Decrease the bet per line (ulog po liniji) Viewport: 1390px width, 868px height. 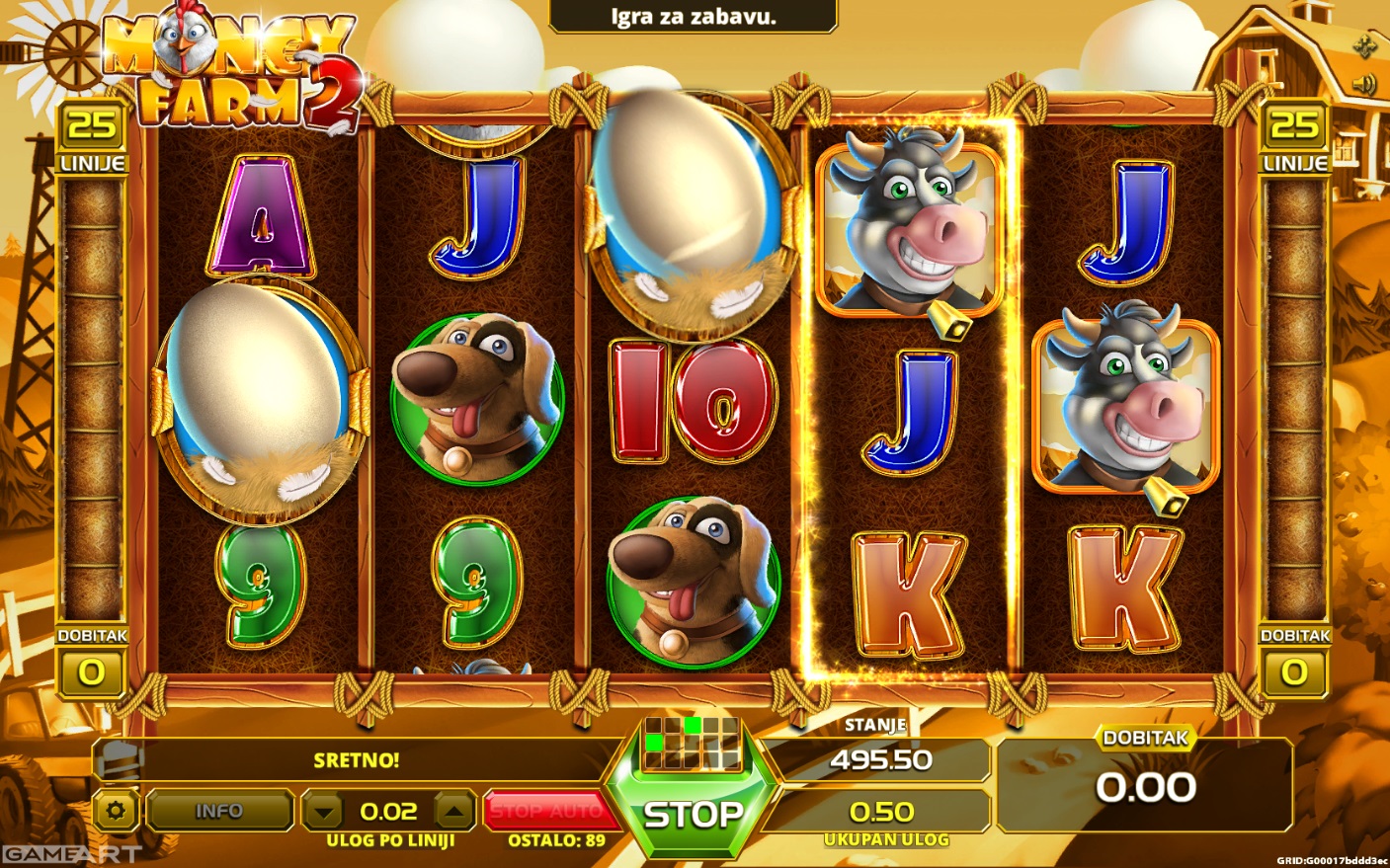323,812
